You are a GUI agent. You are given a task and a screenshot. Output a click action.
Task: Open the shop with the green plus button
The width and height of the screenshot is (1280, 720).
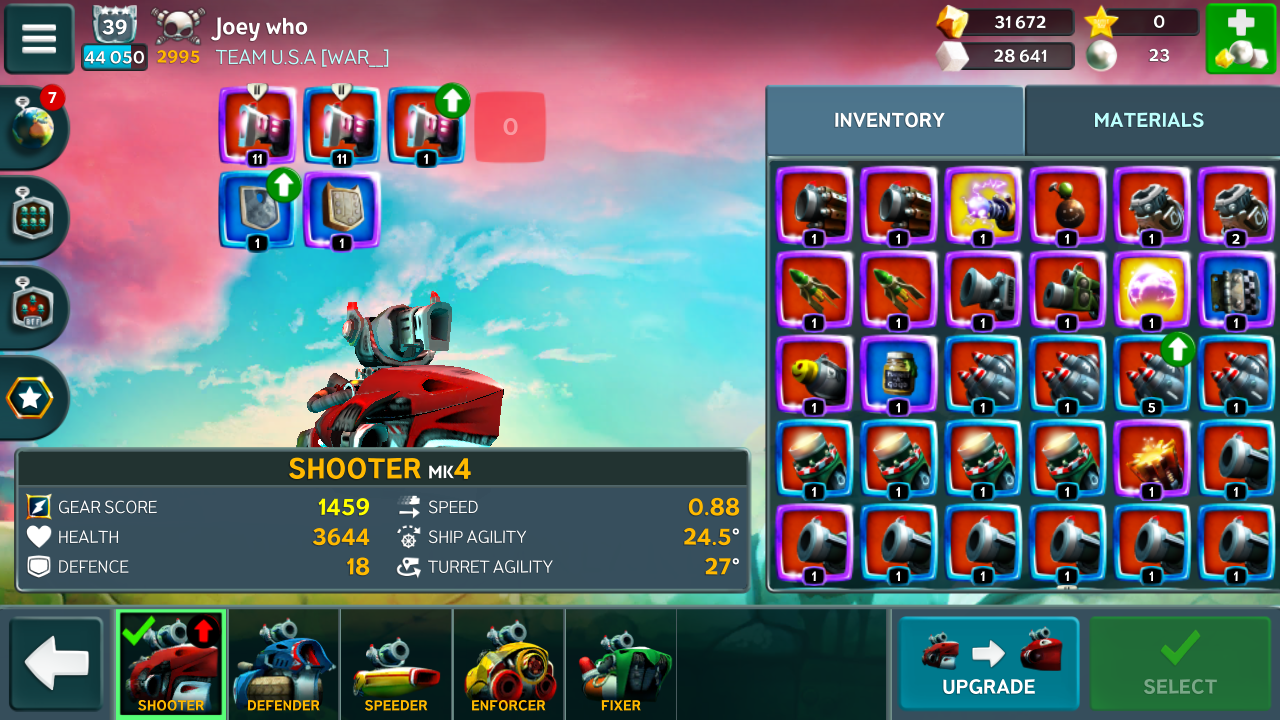tap(1240, 39)
